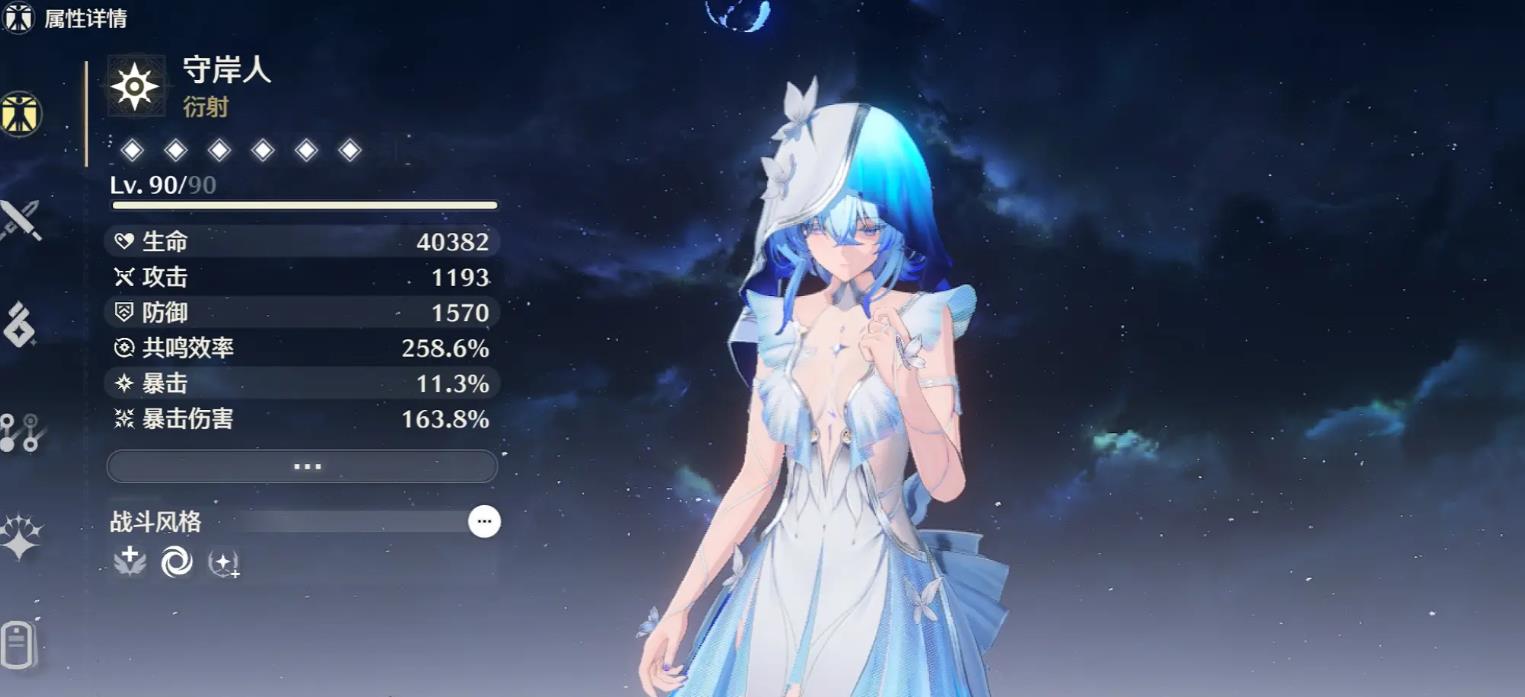Show combat style details via round ellipsis button
The height and width of the screenshot is (697, 1525).
pyautogui.click(x=484, y=521)
